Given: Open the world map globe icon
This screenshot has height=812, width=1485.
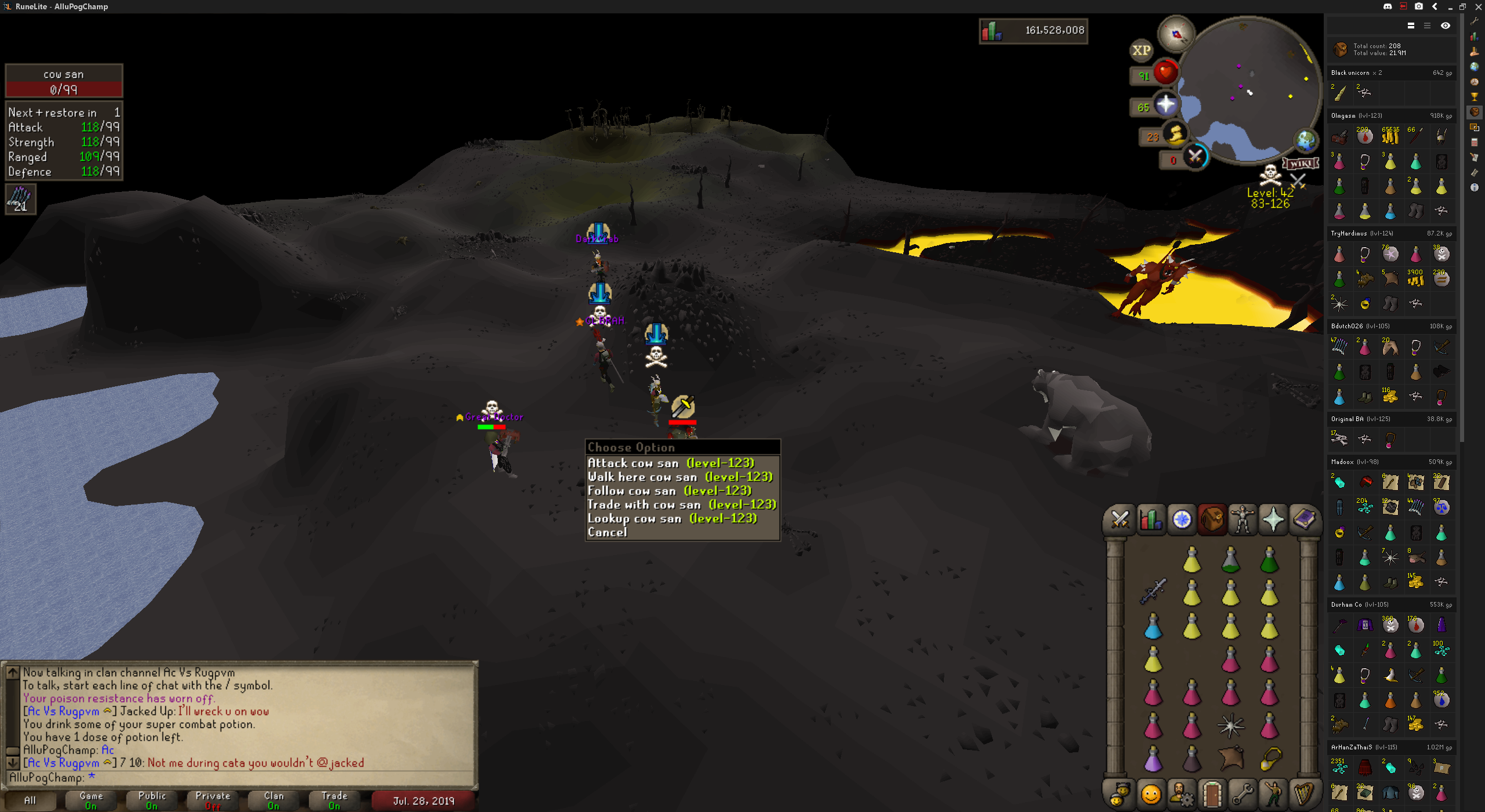Looking at the screenshot, I should (x=1306, y=140).
